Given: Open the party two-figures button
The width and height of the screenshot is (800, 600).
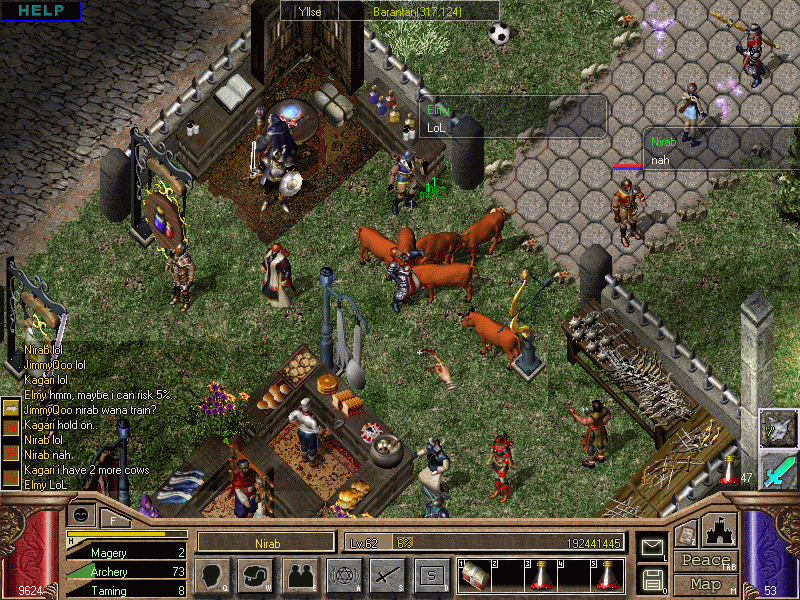Looking at the screenshot, I should [299, 575].
